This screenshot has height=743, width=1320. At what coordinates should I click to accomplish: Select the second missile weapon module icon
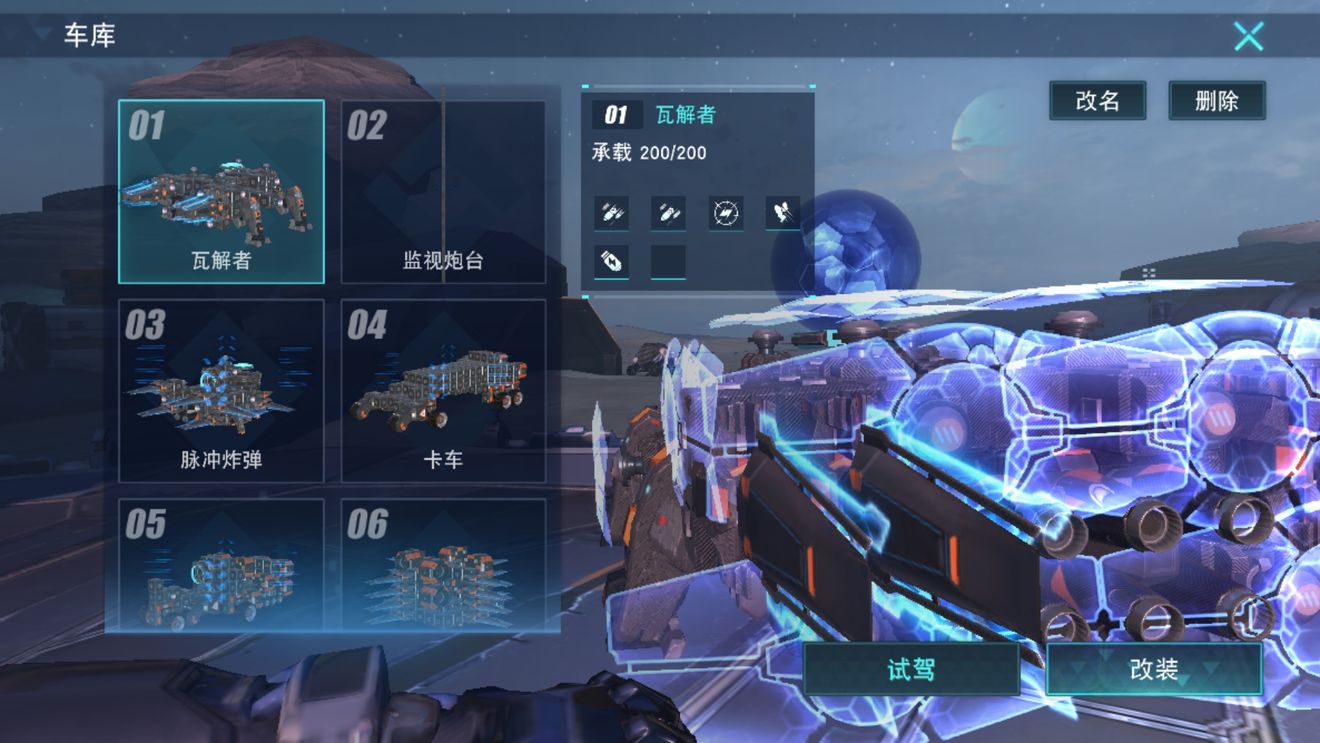(x=667, y=213)
